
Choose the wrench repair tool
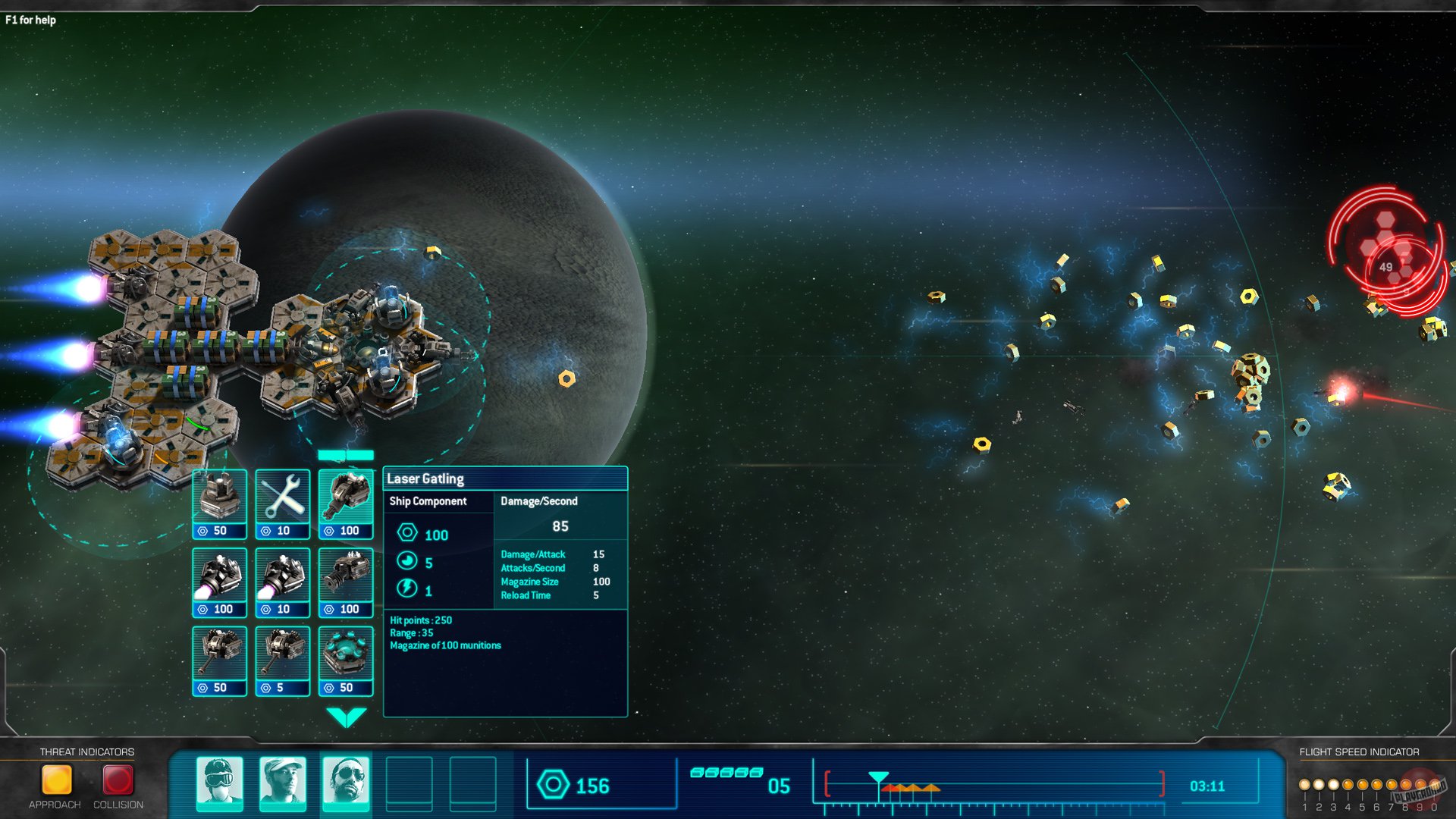pyautogui.click(x=282, y=503)
